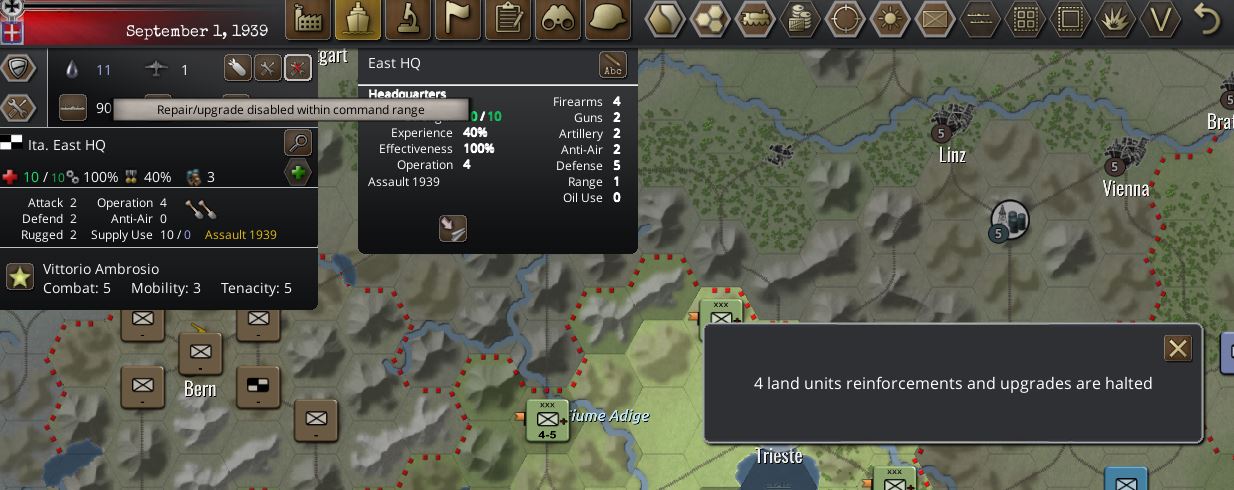The height and width of the screenshot is (490, 1234).
Task: Select the ship naval button
Action: pos(358,19)
